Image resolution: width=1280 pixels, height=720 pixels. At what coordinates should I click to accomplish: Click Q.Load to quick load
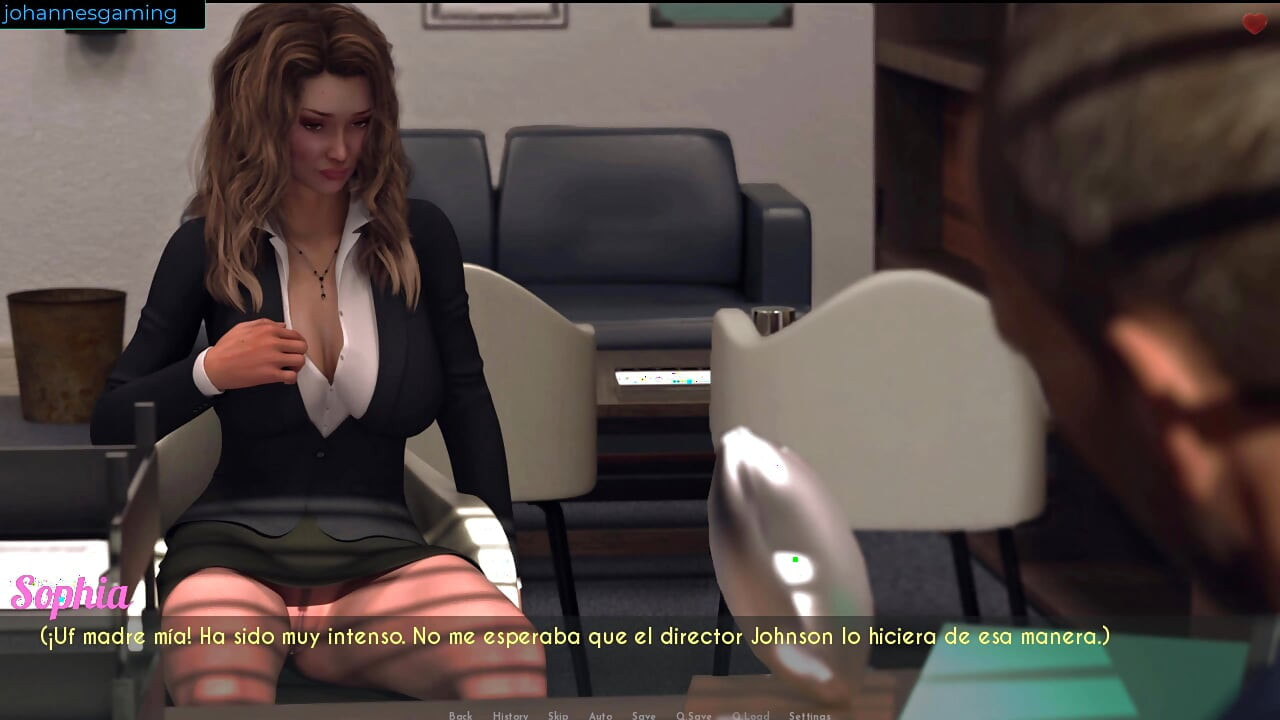pyautogui.click(x=751, y=716)
